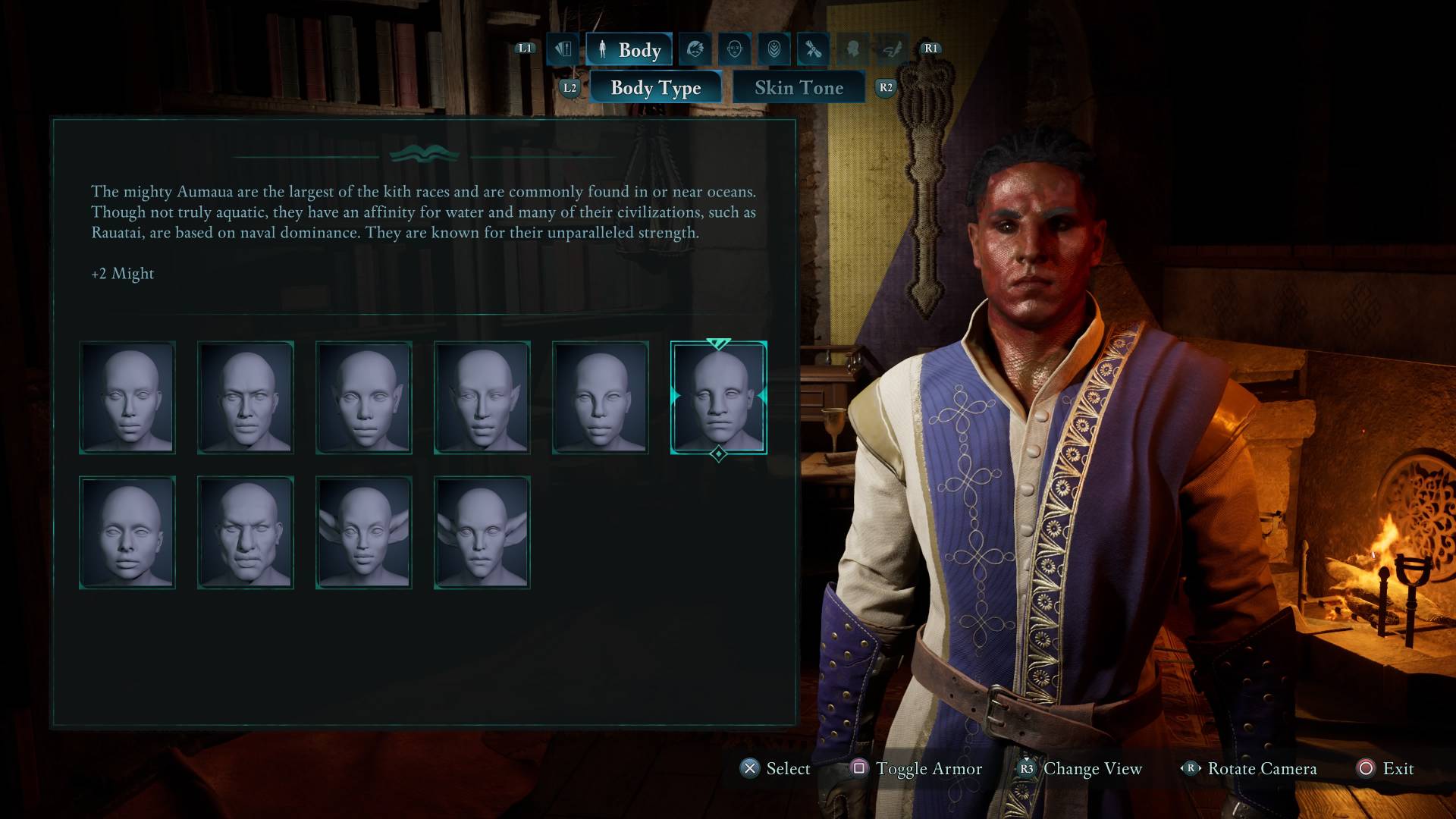The height and width of the screenshot is (819, 1456).
Task: Pick the first face thumbnail in the grid
Action: pyautogui.click(x=127, y=397)
